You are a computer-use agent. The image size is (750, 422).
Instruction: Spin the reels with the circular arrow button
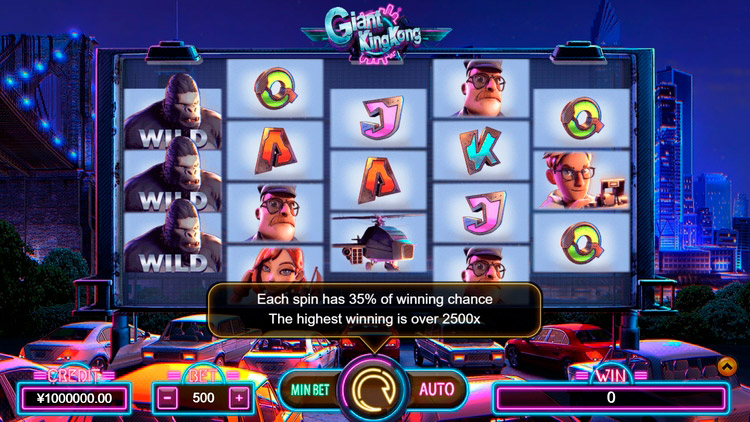coord(373,389)
